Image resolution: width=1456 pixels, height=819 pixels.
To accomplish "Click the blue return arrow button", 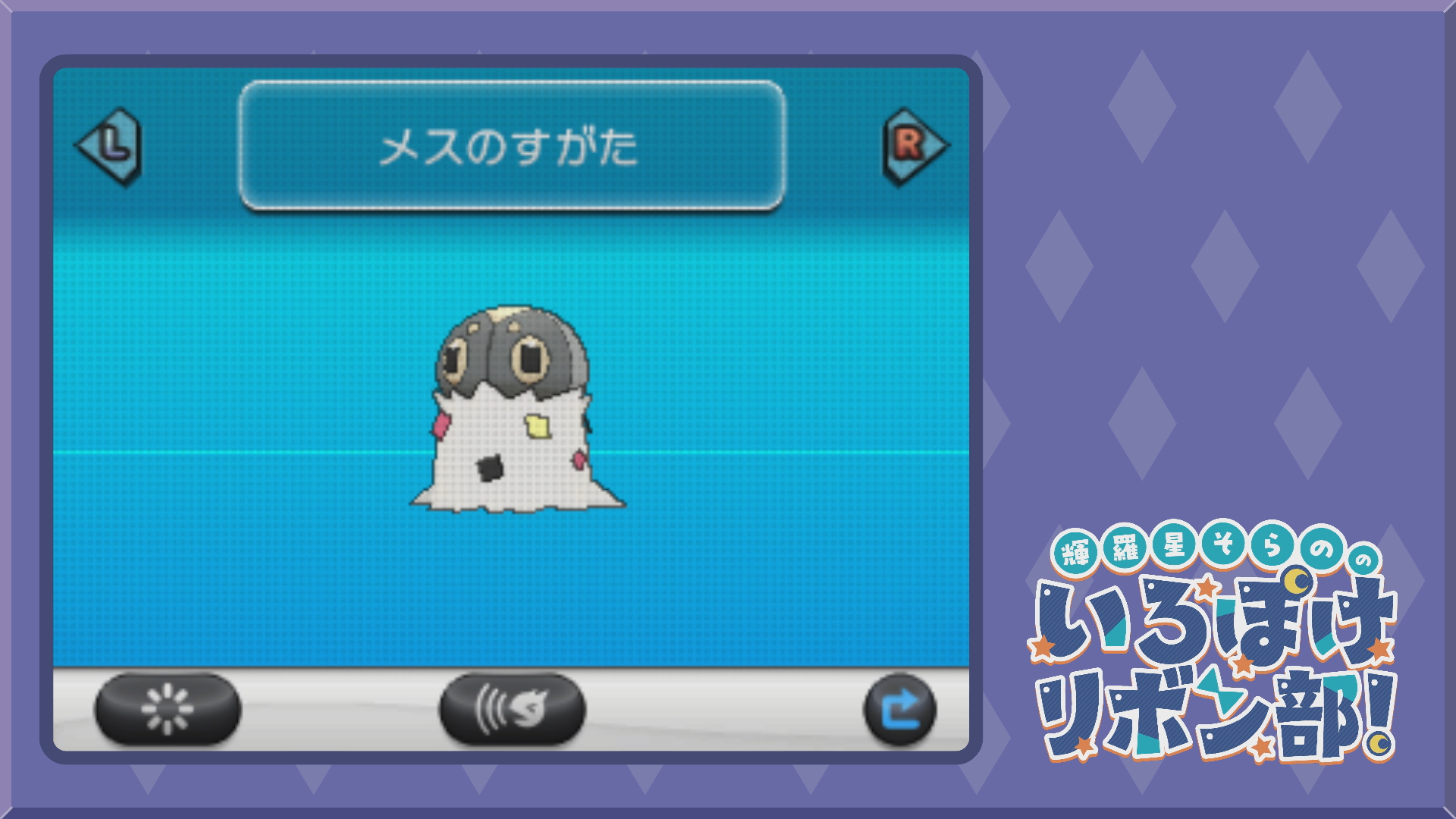I will click(900, 710).
